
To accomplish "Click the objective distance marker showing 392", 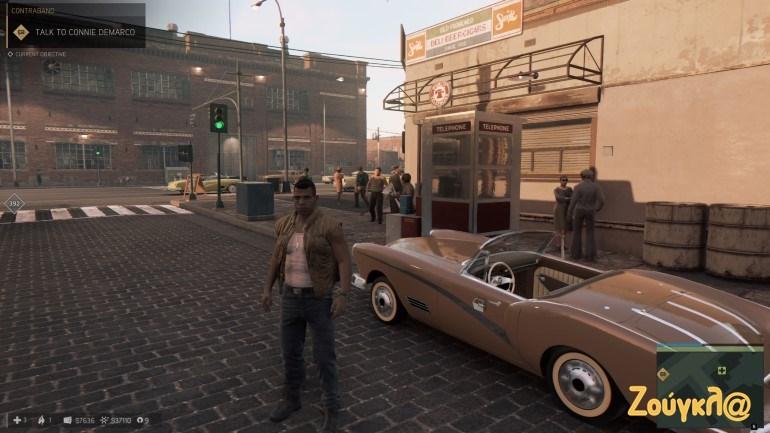I will (14, 203).
